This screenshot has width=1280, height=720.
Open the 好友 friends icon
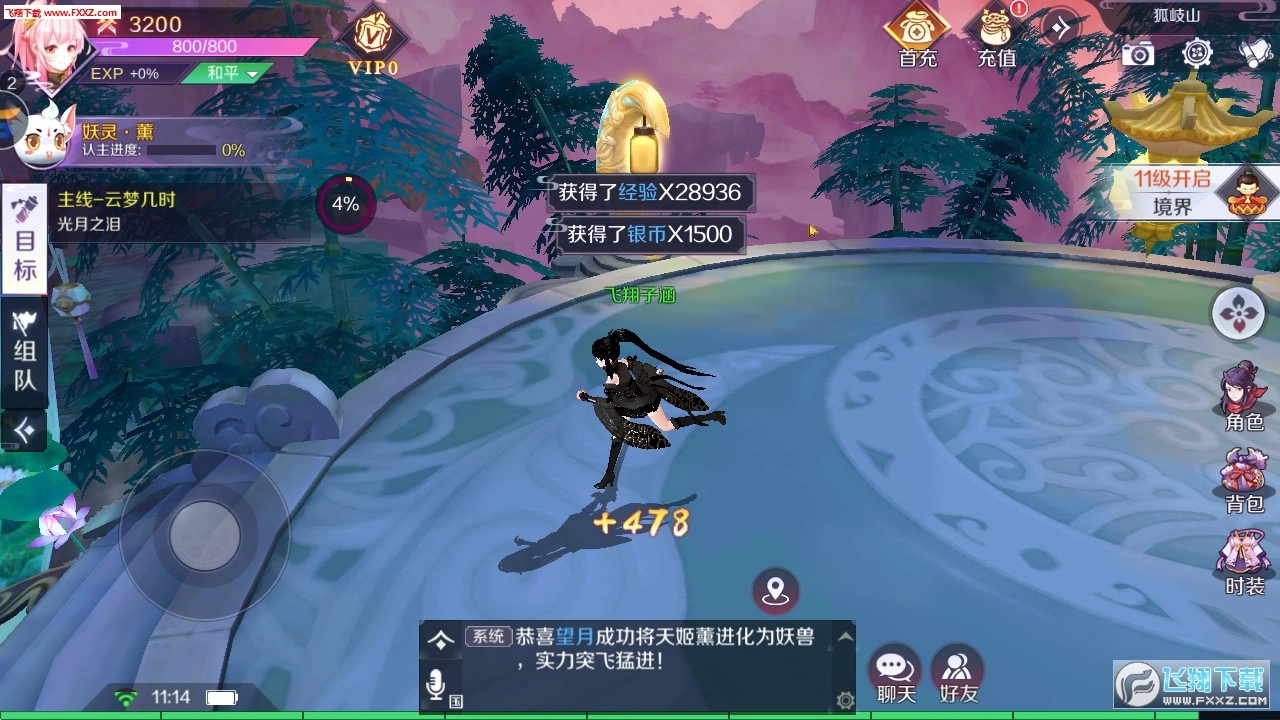coord(956,668)
